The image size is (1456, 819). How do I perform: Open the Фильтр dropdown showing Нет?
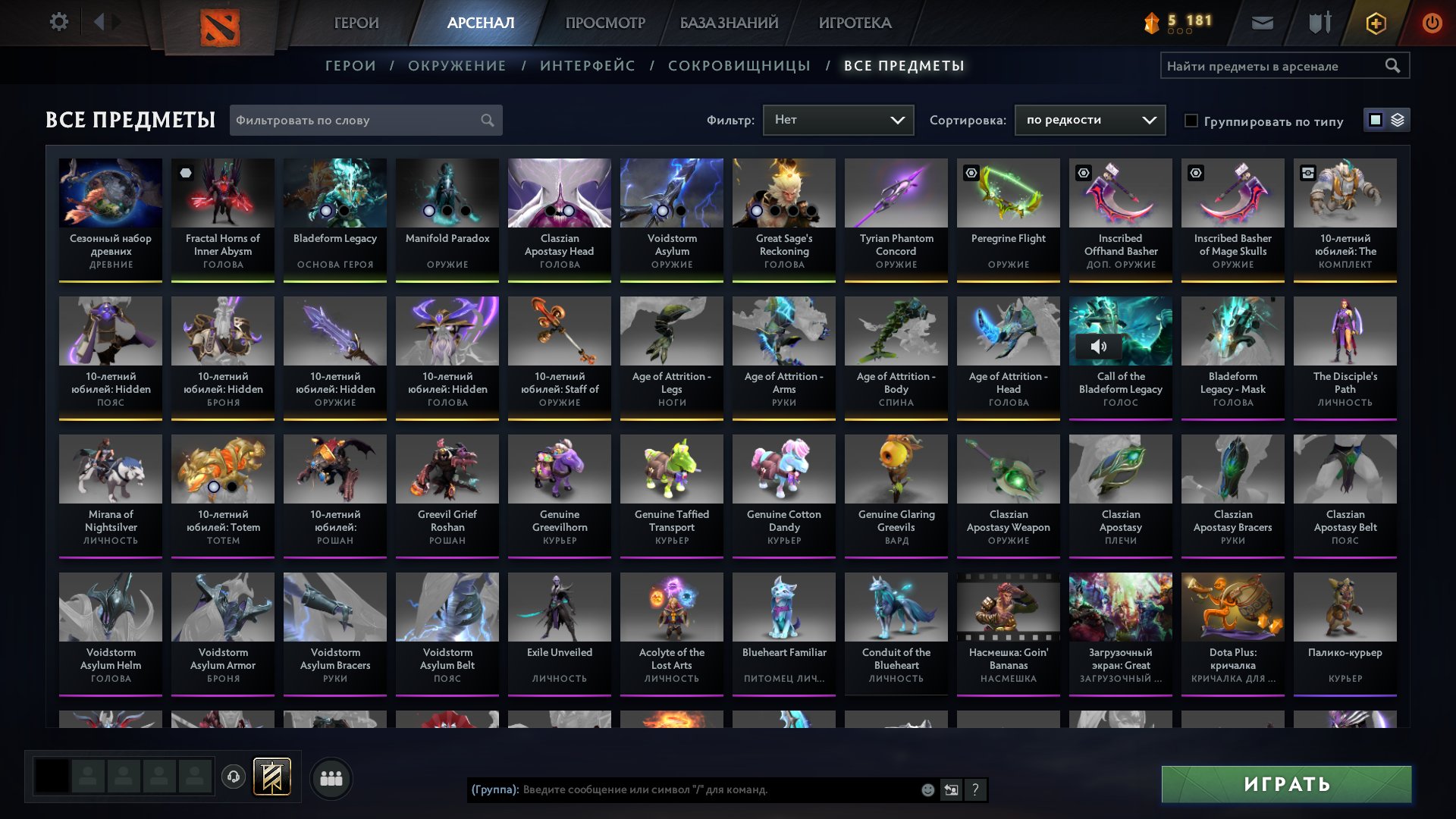click(x=838, y=119)
